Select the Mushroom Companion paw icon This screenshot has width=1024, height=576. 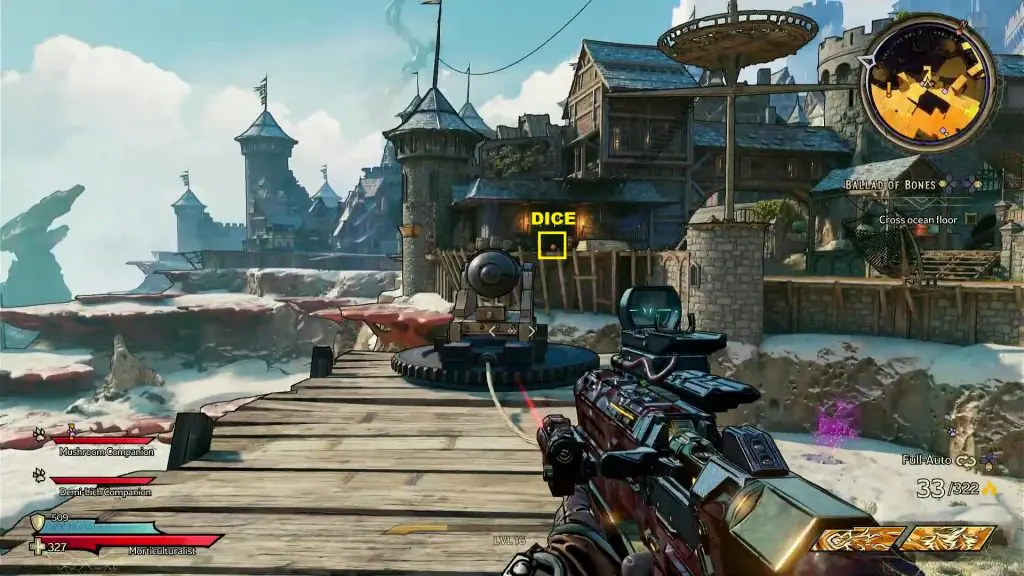tap(39, 435)
